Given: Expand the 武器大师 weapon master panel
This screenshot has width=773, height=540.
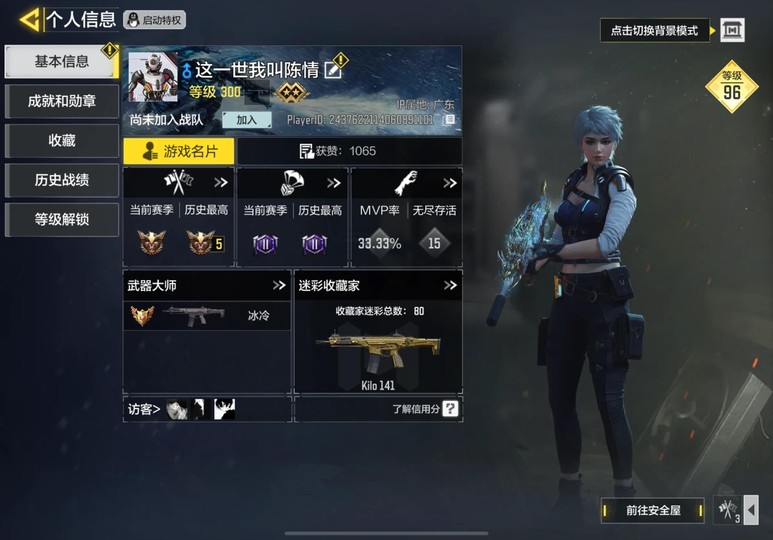Looking at the screenshot, I should pos(279,285).
